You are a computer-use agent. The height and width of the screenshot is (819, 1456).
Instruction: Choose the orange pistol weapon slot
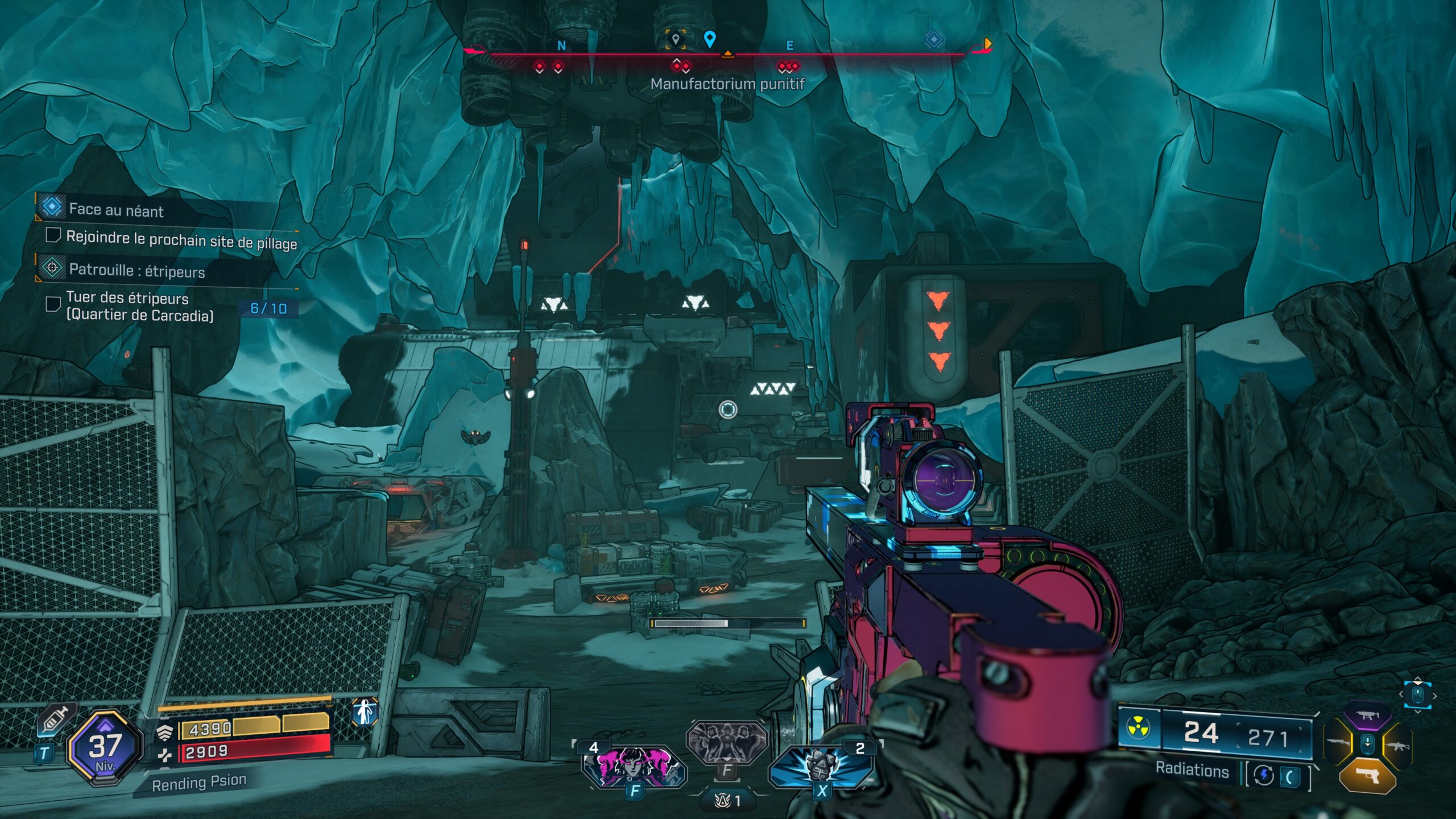pos(1367,774)
